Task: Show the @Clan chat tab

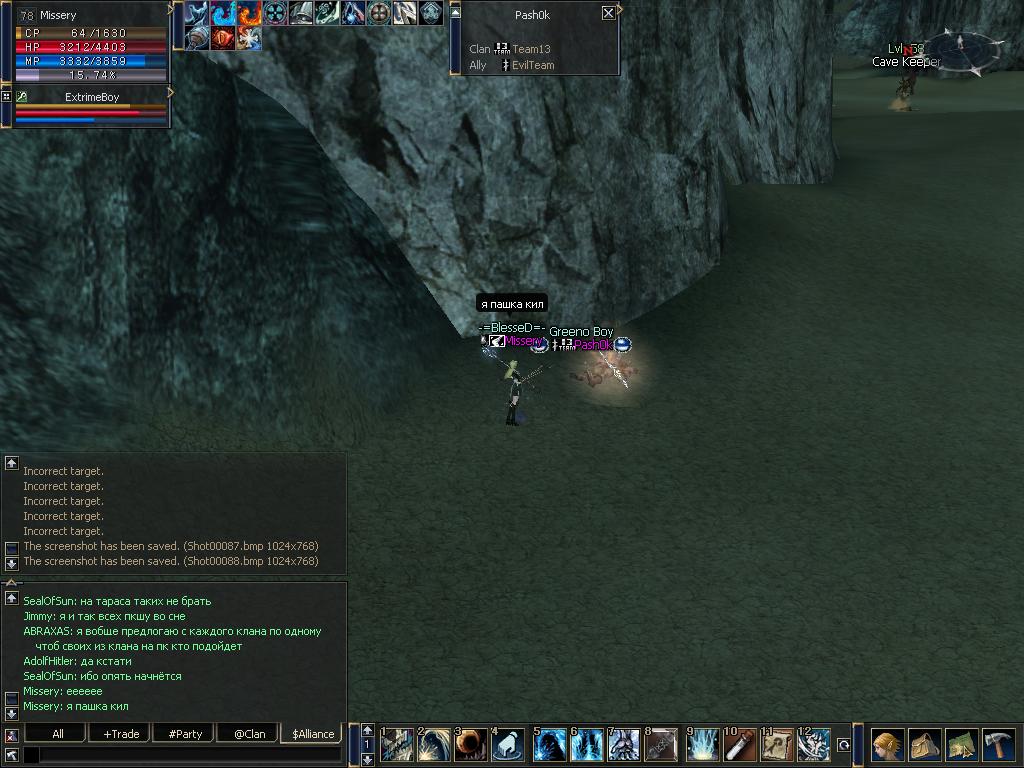Action: click(249, 734)
